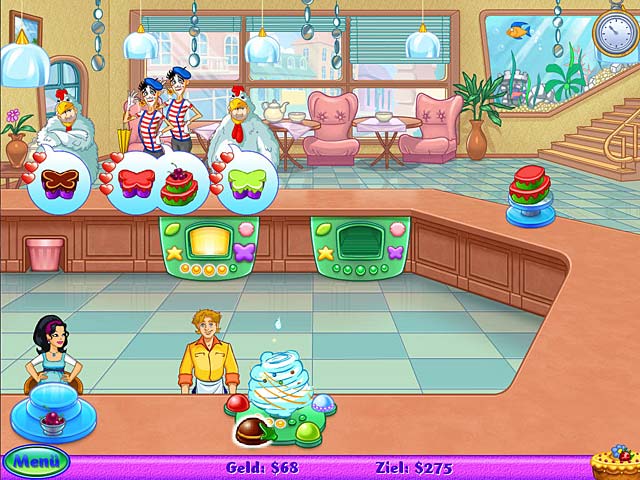Open the Menü button
This screenshot has width=640, height=480.
(x=35, y=462)
